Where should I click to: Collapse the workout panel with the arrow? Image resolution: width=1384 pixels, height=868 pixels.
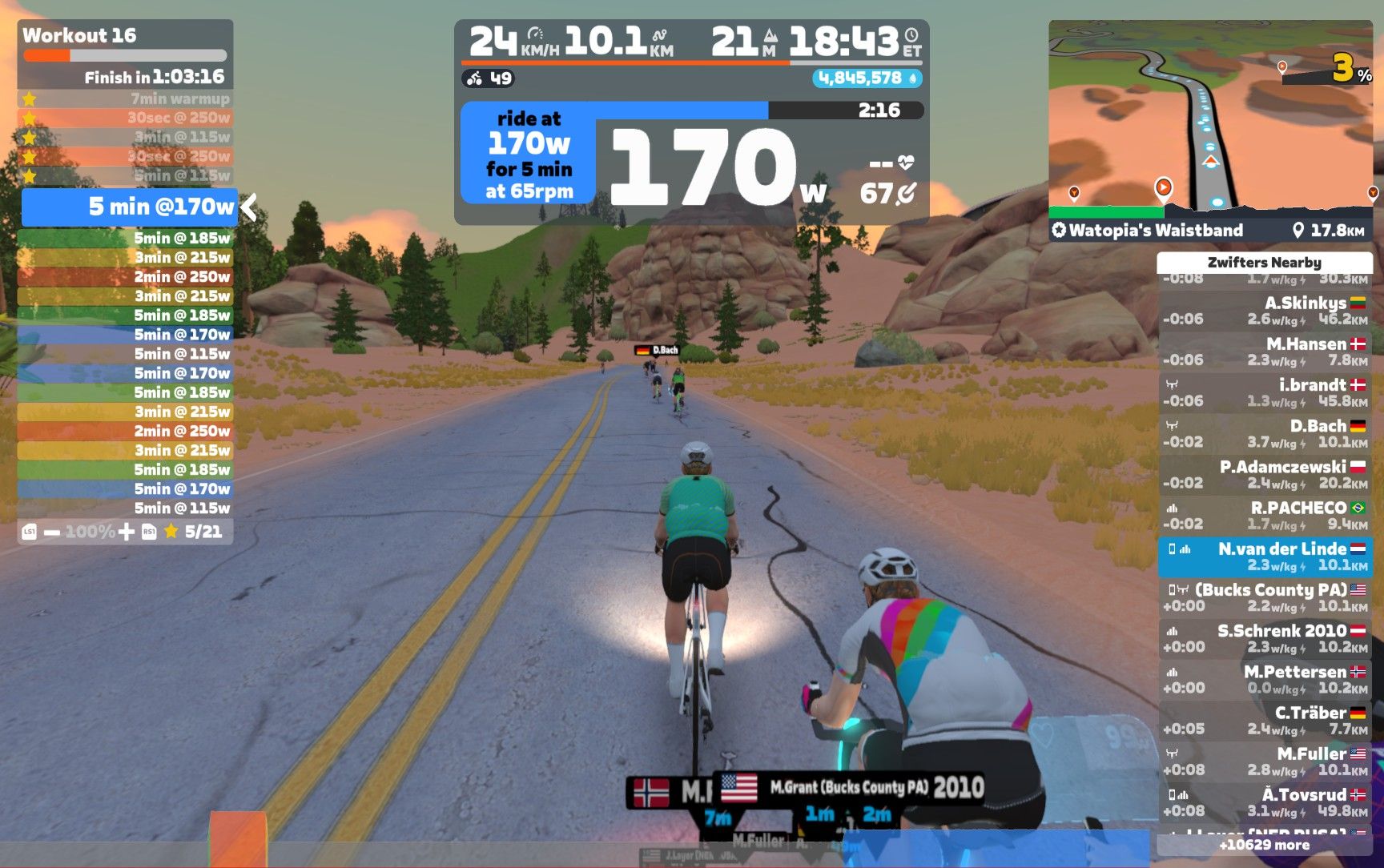pyautogui.click(x=249, y=207)
